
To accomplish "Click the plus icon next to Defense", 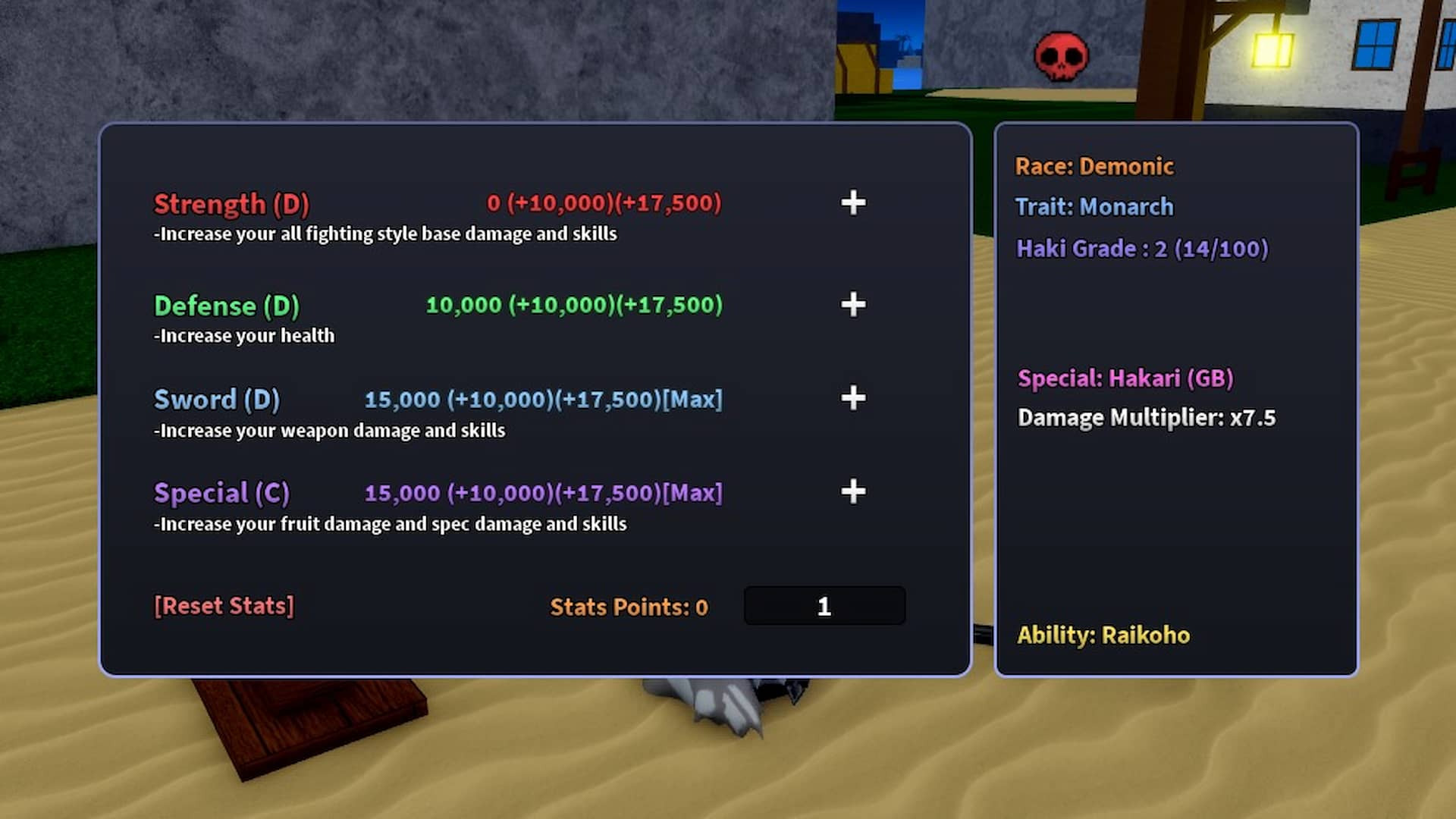I will point(852,305).
